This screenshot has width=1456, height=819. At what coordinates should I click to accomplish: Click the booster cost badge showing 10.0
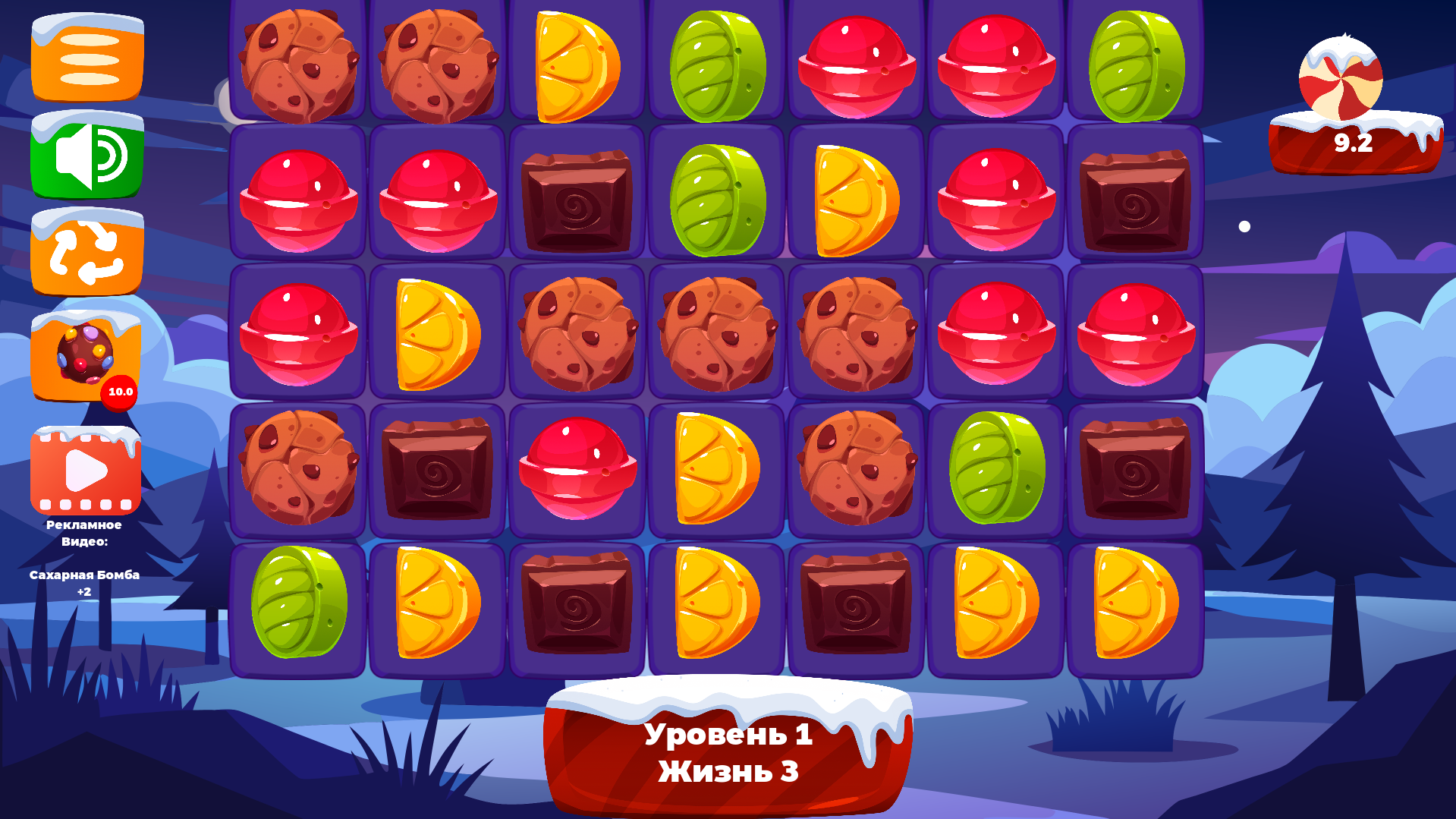click(120, 392)
